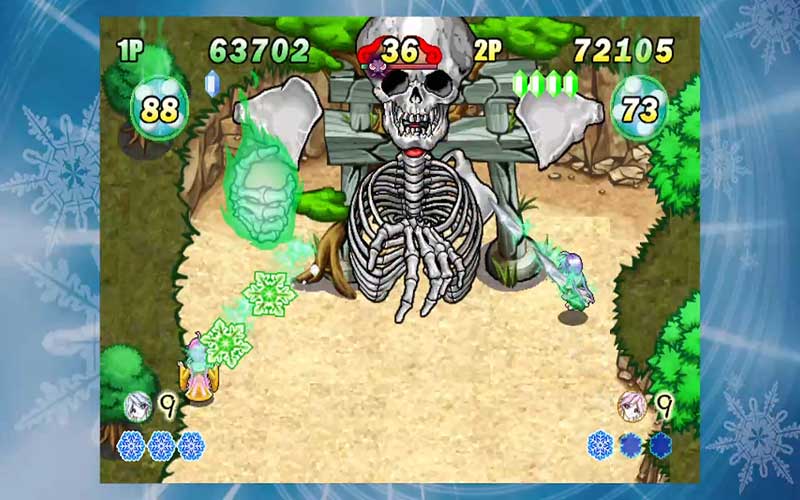Click player one's character portrait icon
800x500 pixels.
point(137,405)
